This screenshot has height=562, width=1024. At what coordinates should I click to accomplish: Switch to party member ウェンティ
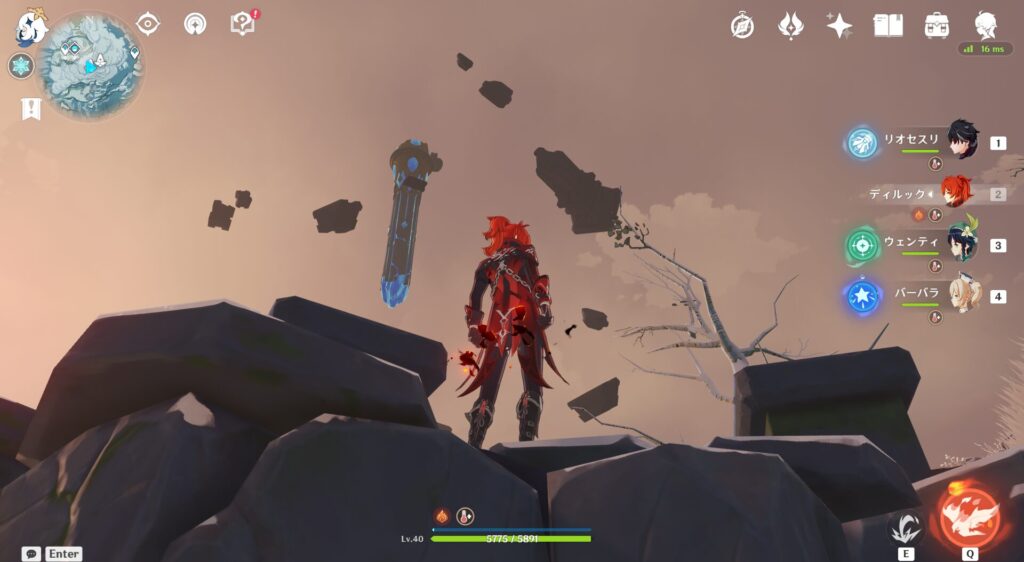point(962,244)
